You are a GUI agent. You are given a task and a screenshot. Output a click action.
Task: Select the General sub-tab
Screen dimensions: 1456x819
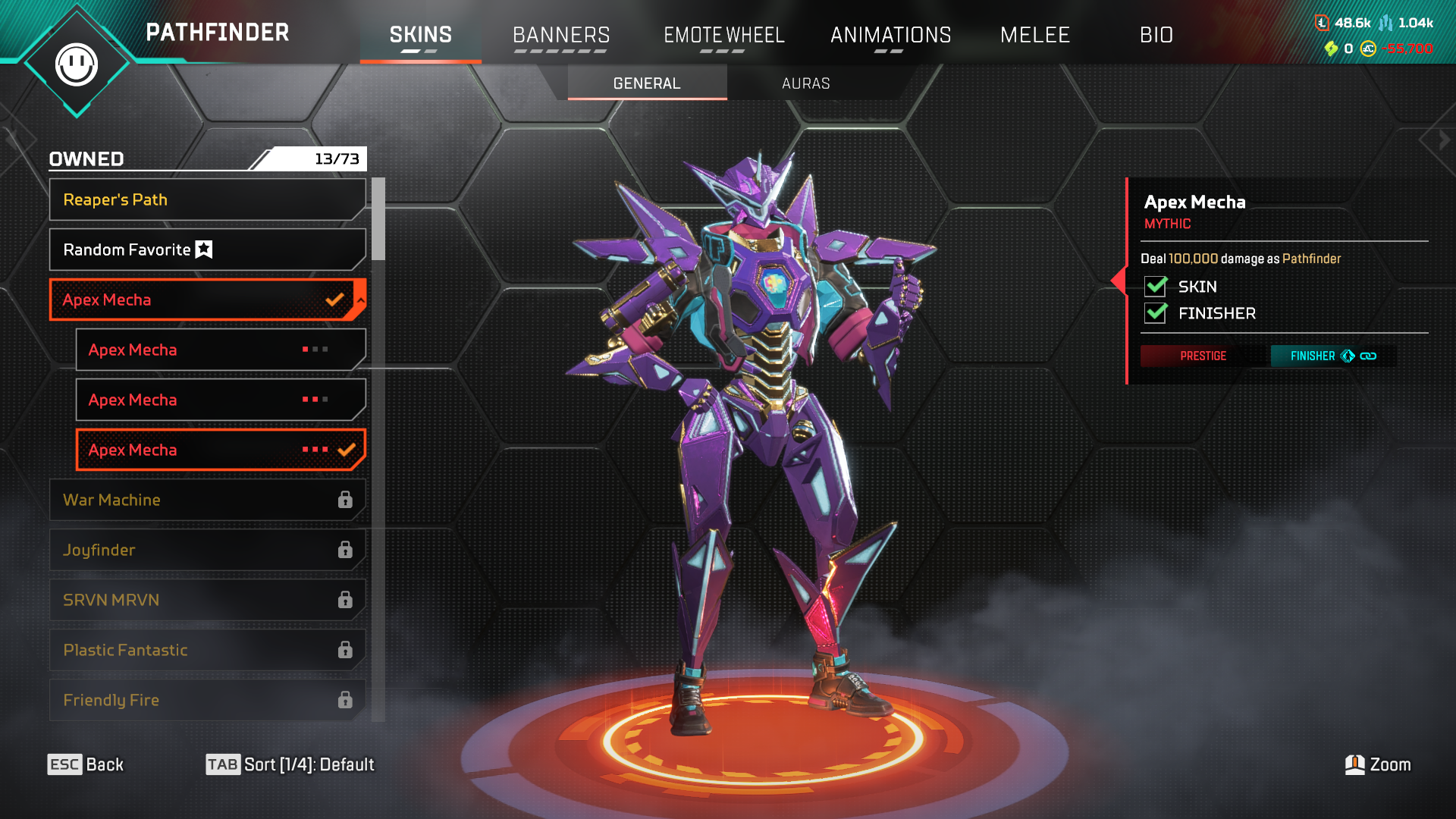647,83
